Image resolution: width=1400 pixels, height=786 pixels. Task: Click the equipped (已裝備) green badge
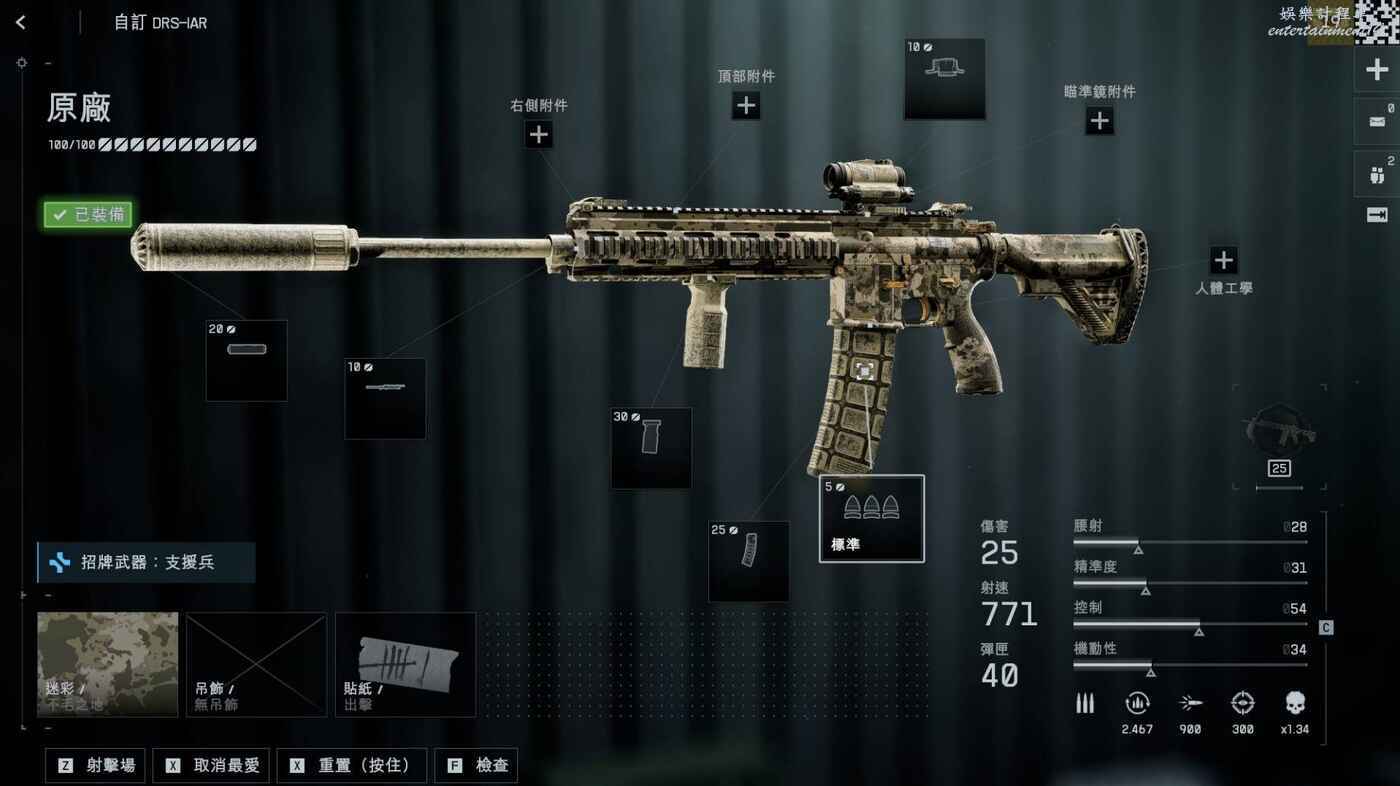pos(87,215)
